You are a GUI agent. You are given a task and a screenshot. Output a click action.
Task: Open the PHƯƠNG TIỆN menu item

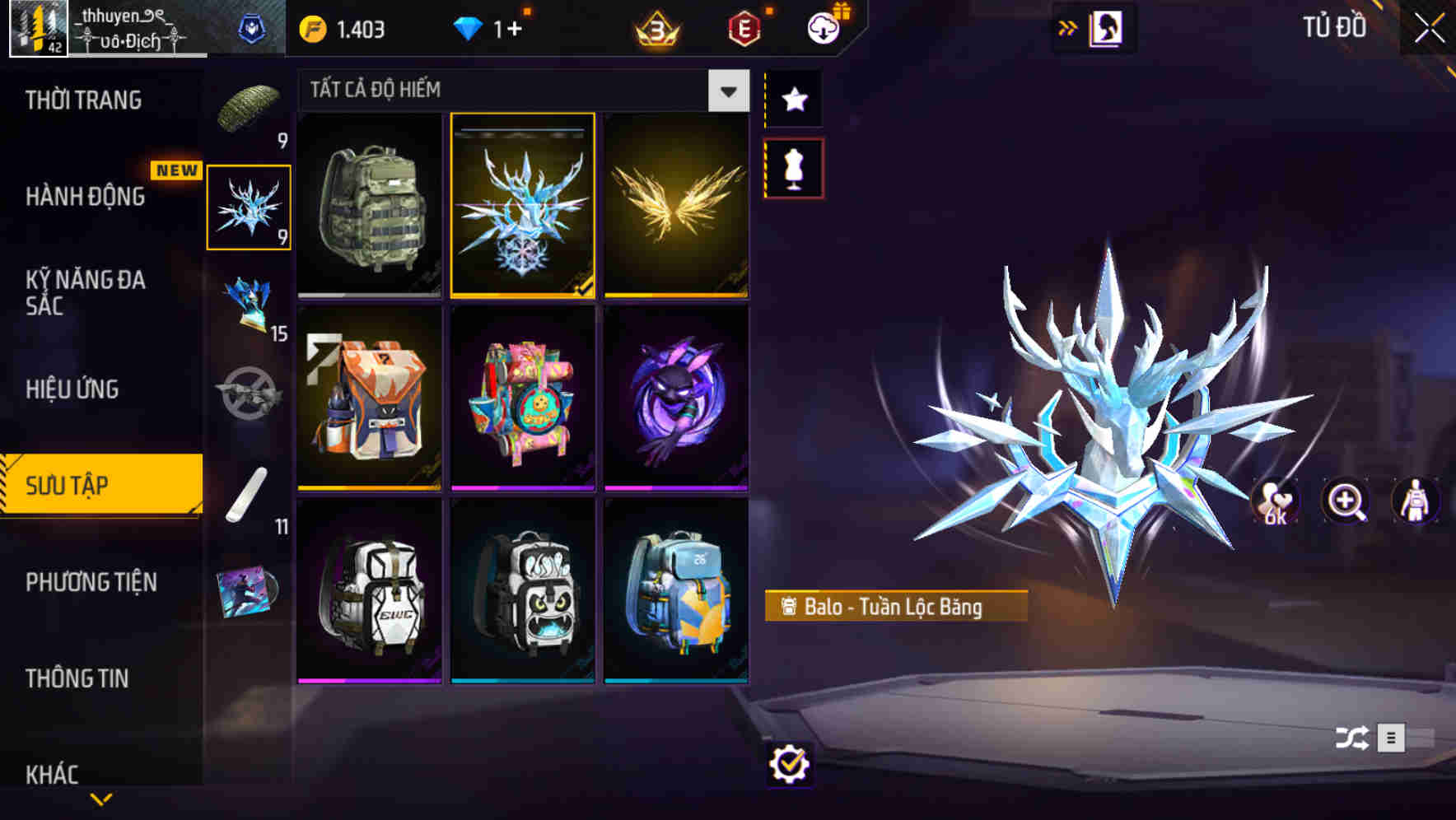coord(91,582)
